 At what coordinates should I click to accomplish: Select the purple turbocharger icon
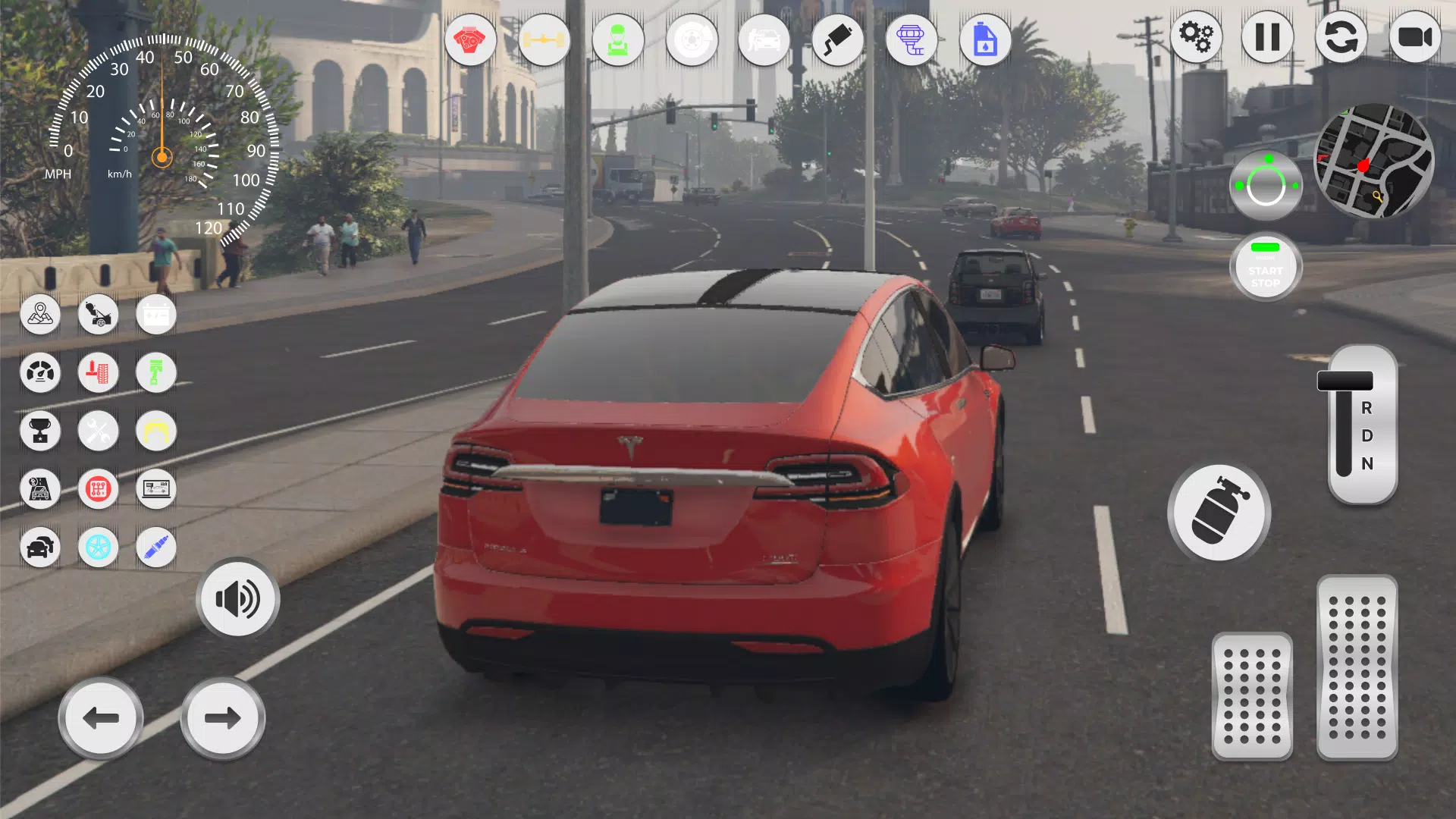point(911,41)
